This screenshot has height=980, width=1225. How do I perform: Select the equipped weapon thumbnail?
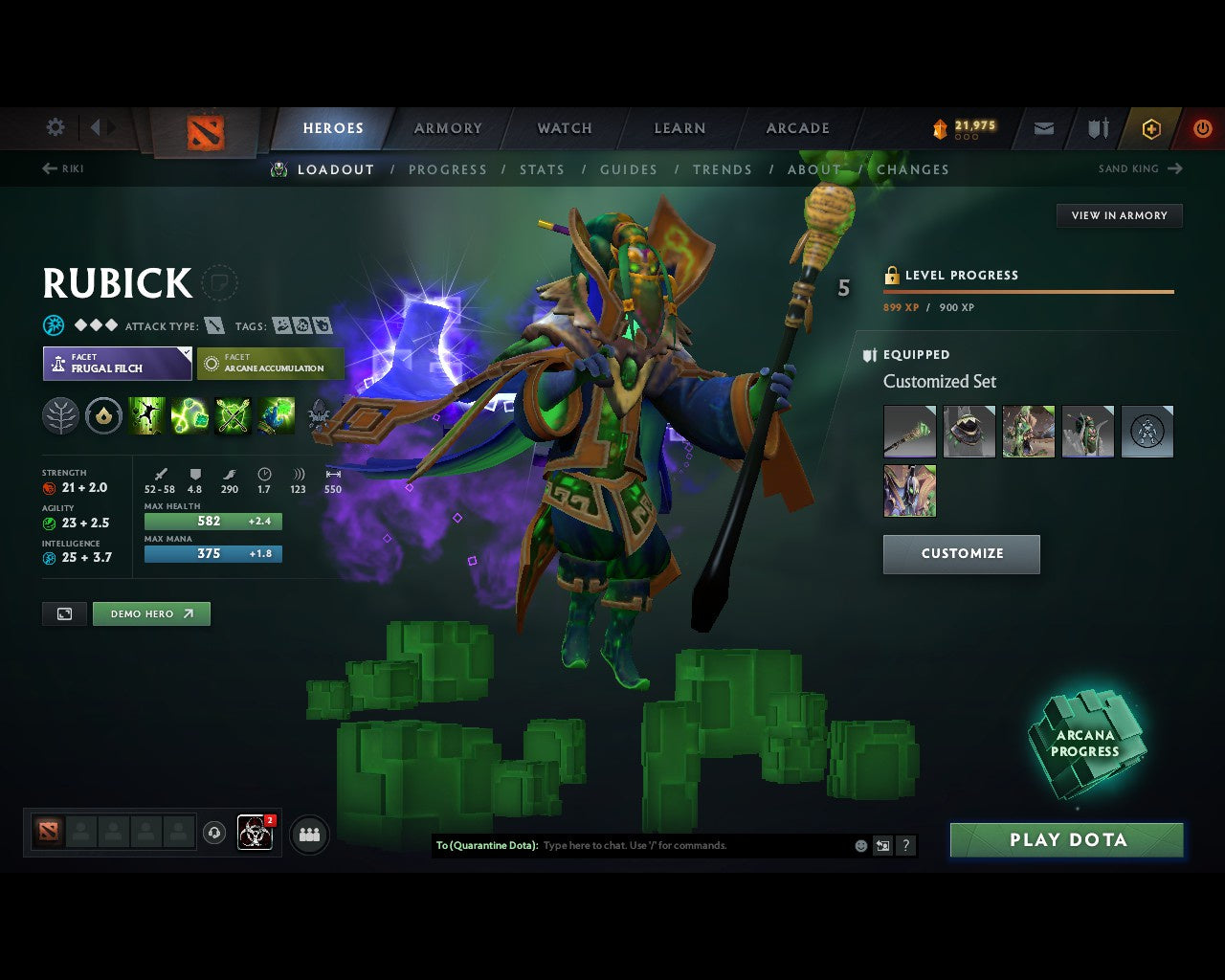click(x=908, y=431)
